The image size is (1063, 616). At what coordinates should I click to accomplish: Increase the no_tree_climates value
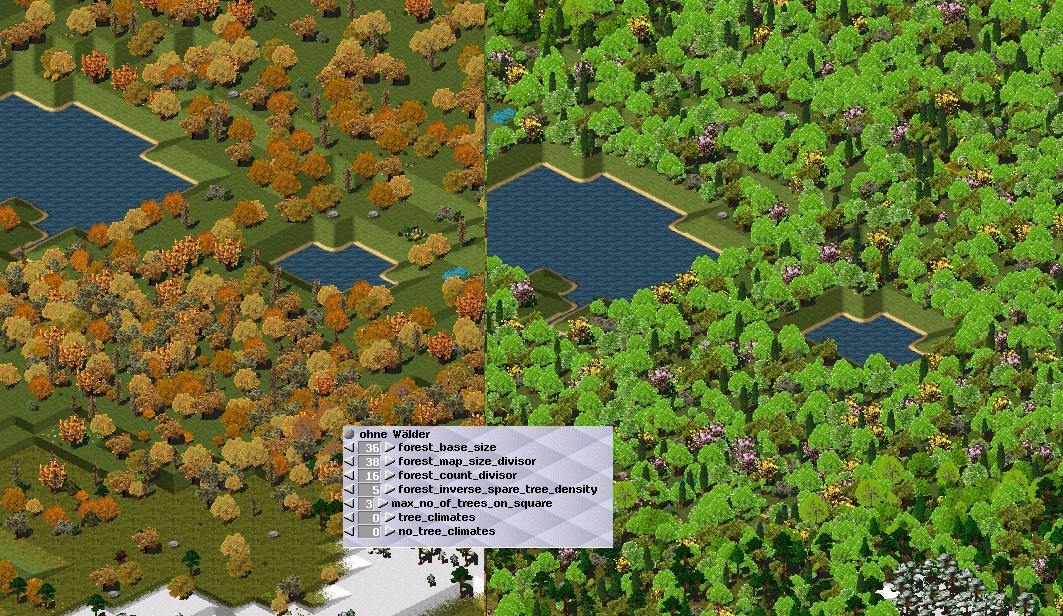coord(390,532)
